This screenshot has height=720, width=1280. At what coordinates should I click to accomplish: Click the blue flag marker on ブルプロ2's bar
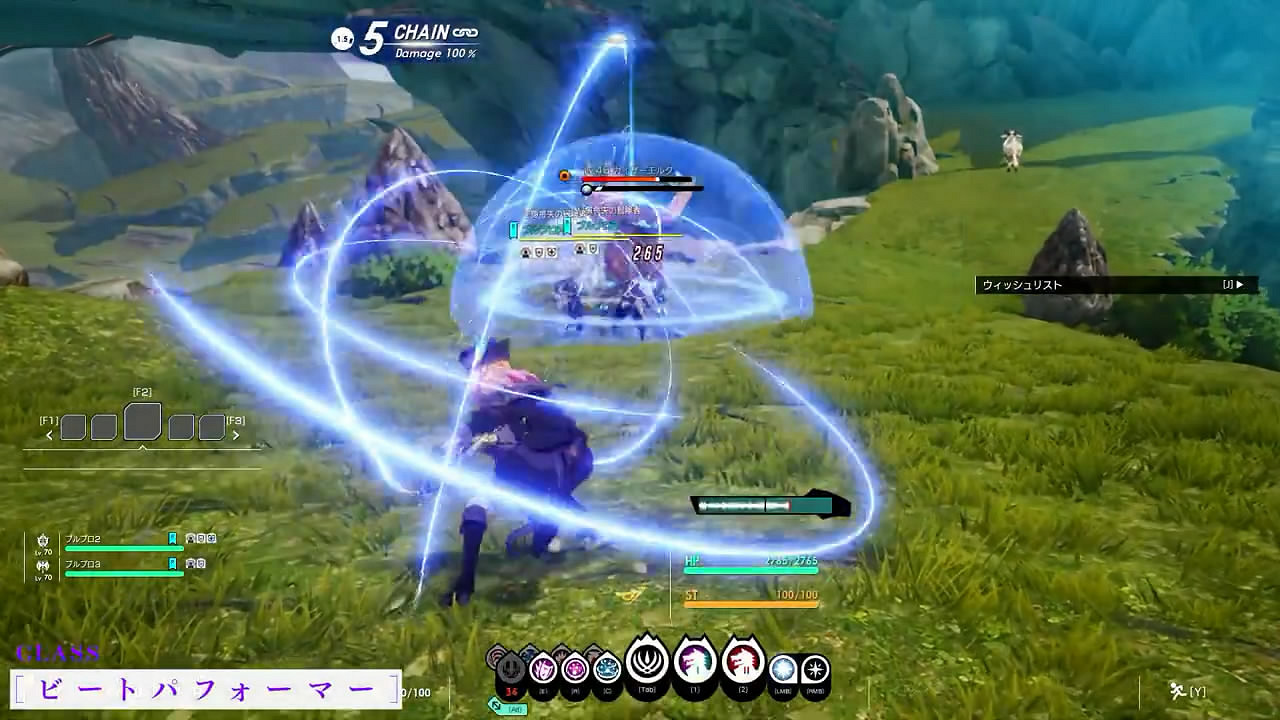(171, 537)
